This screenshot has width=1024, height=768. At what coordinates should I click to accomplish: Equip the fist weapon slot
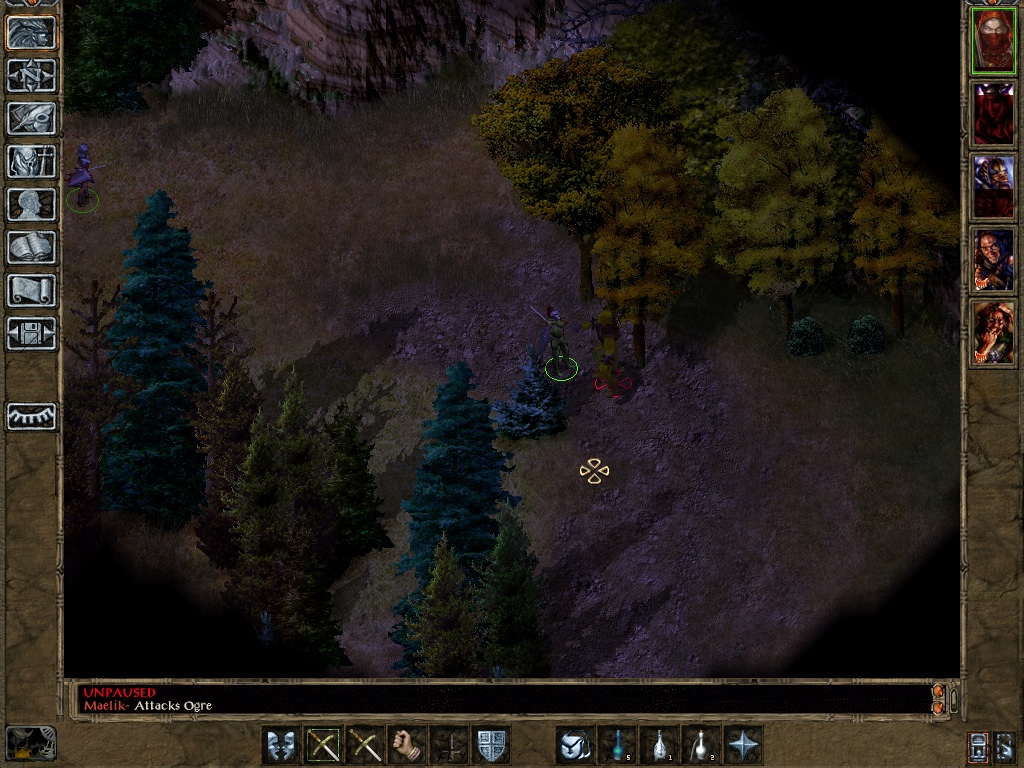point(407,745)
